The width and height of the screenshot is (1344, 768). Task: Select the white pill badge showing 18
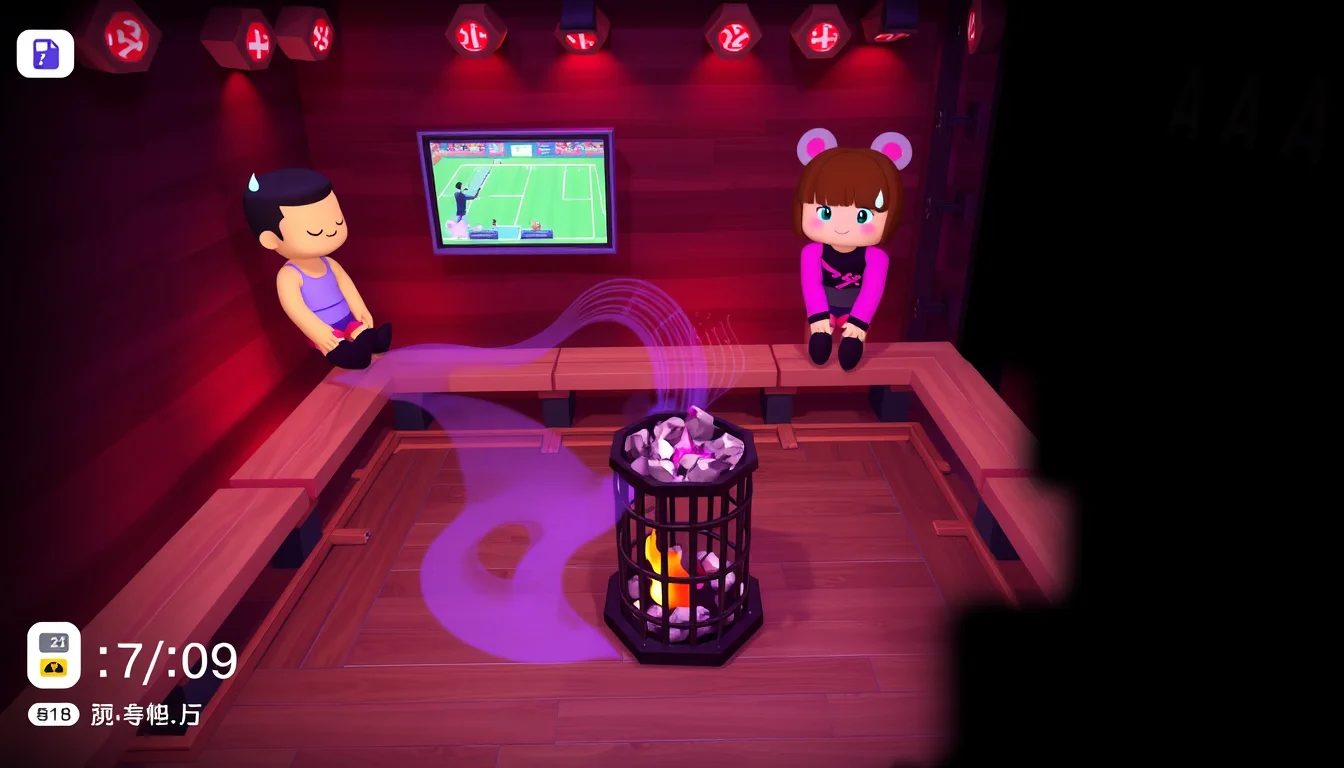tap(53, 714)
